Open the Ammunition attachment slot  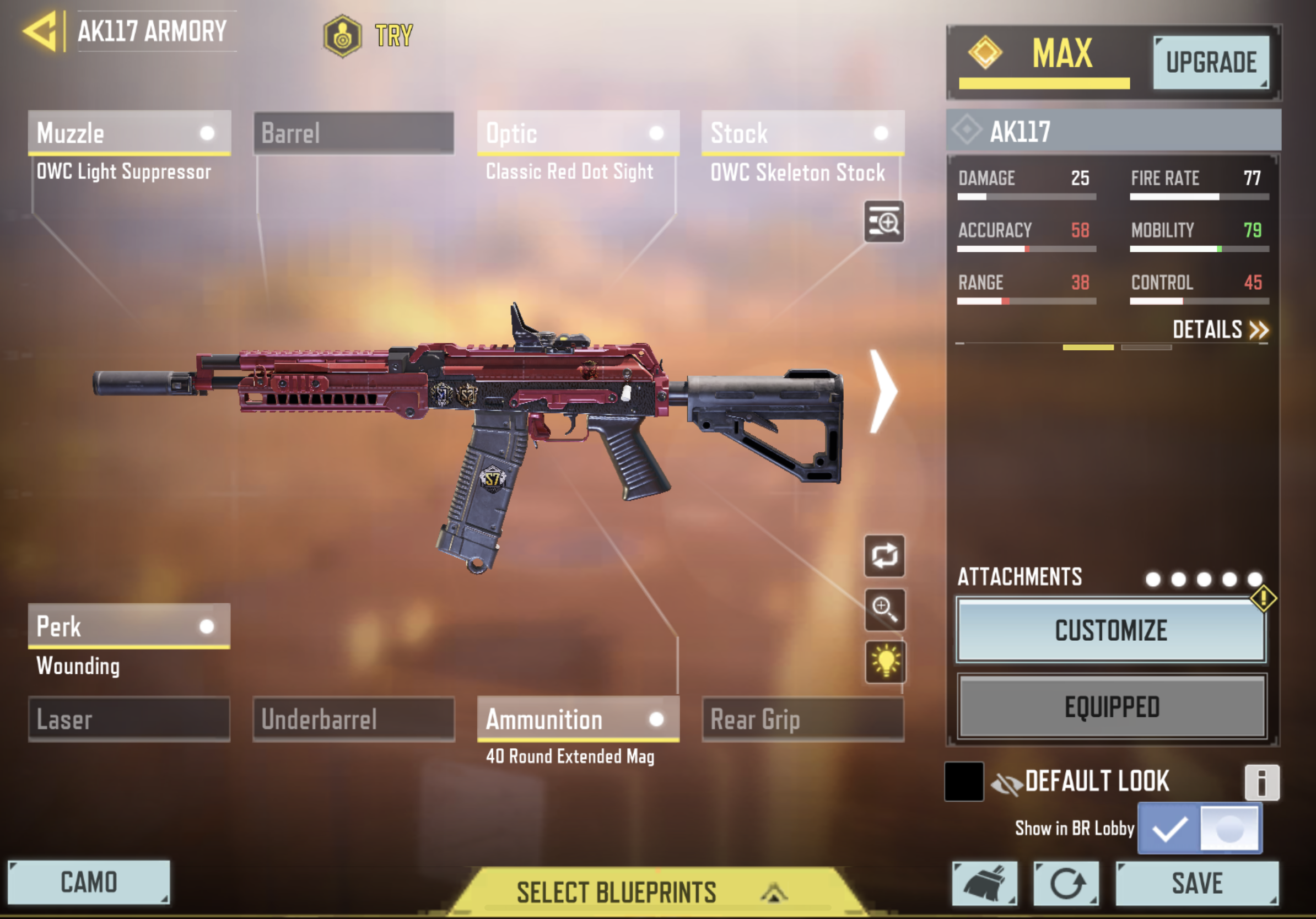(x=578, y=719)
